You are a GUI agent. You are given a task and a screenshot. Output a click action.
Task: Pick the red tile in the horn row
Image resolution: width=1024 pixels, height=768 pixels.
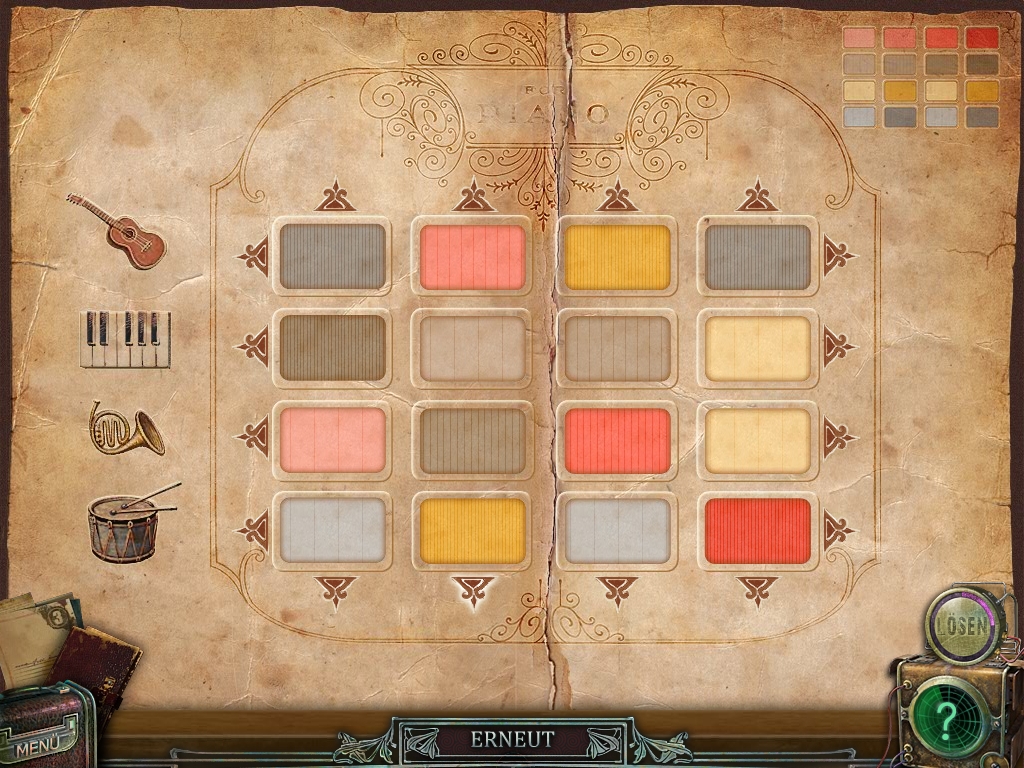[x=617, y=440]
